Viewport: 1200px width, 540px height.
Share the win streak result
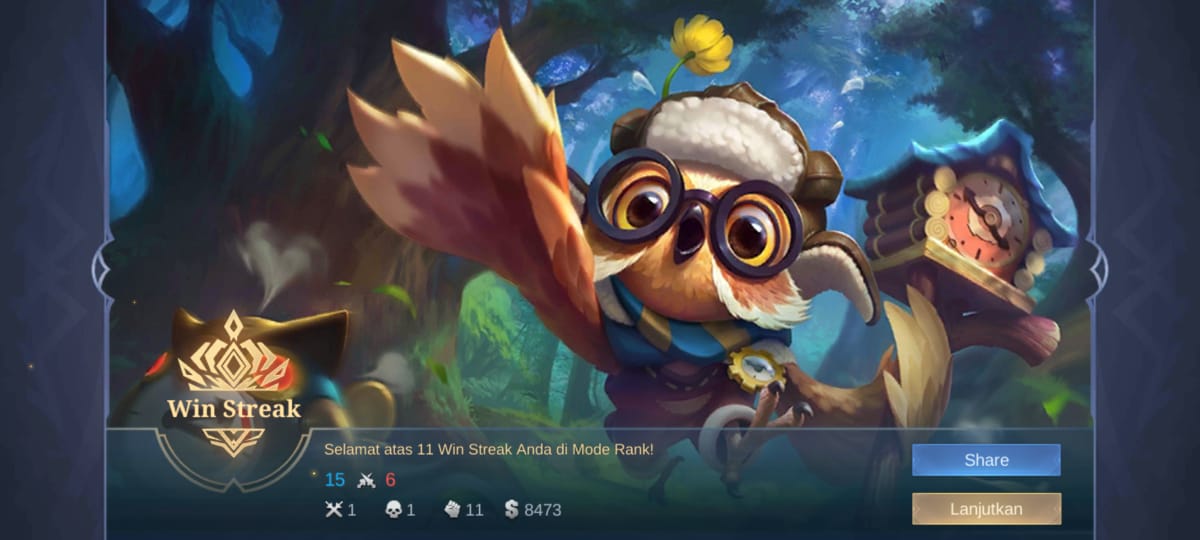(985, 460)
